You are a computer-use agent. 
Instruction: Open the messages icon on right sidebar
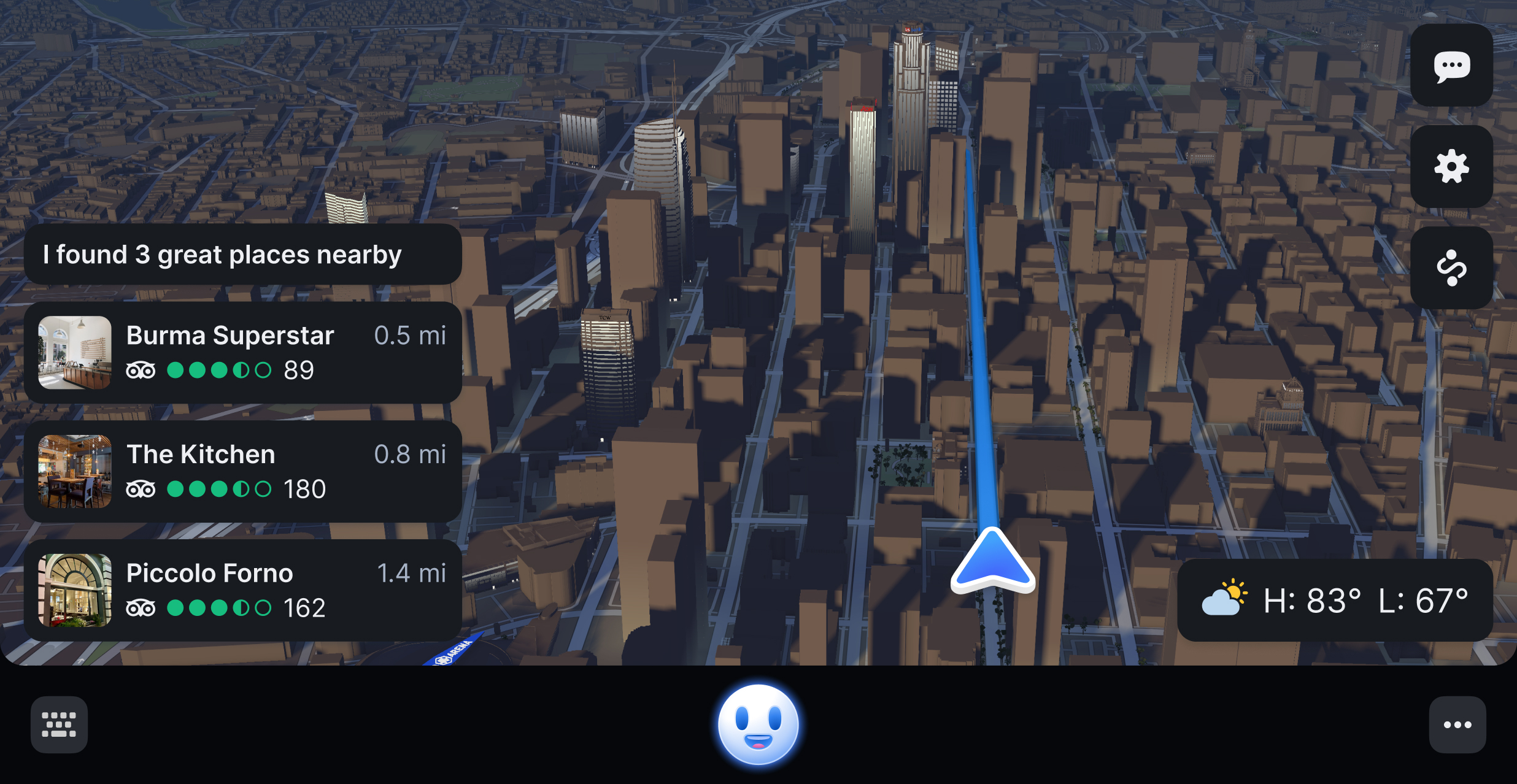click(x=1451, y=66)
